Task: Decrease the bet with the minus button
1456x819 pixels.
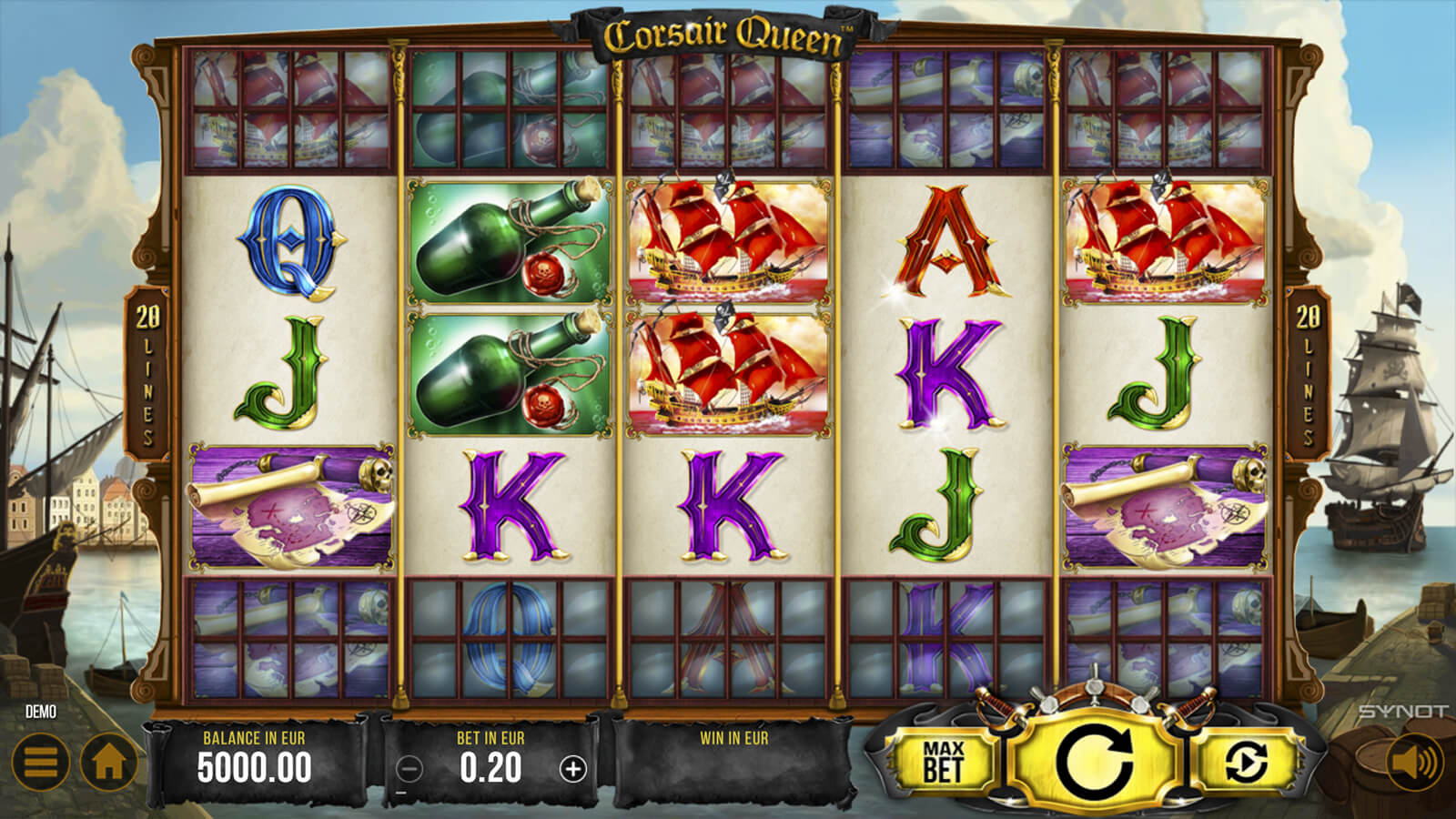Action: point(410,770)
